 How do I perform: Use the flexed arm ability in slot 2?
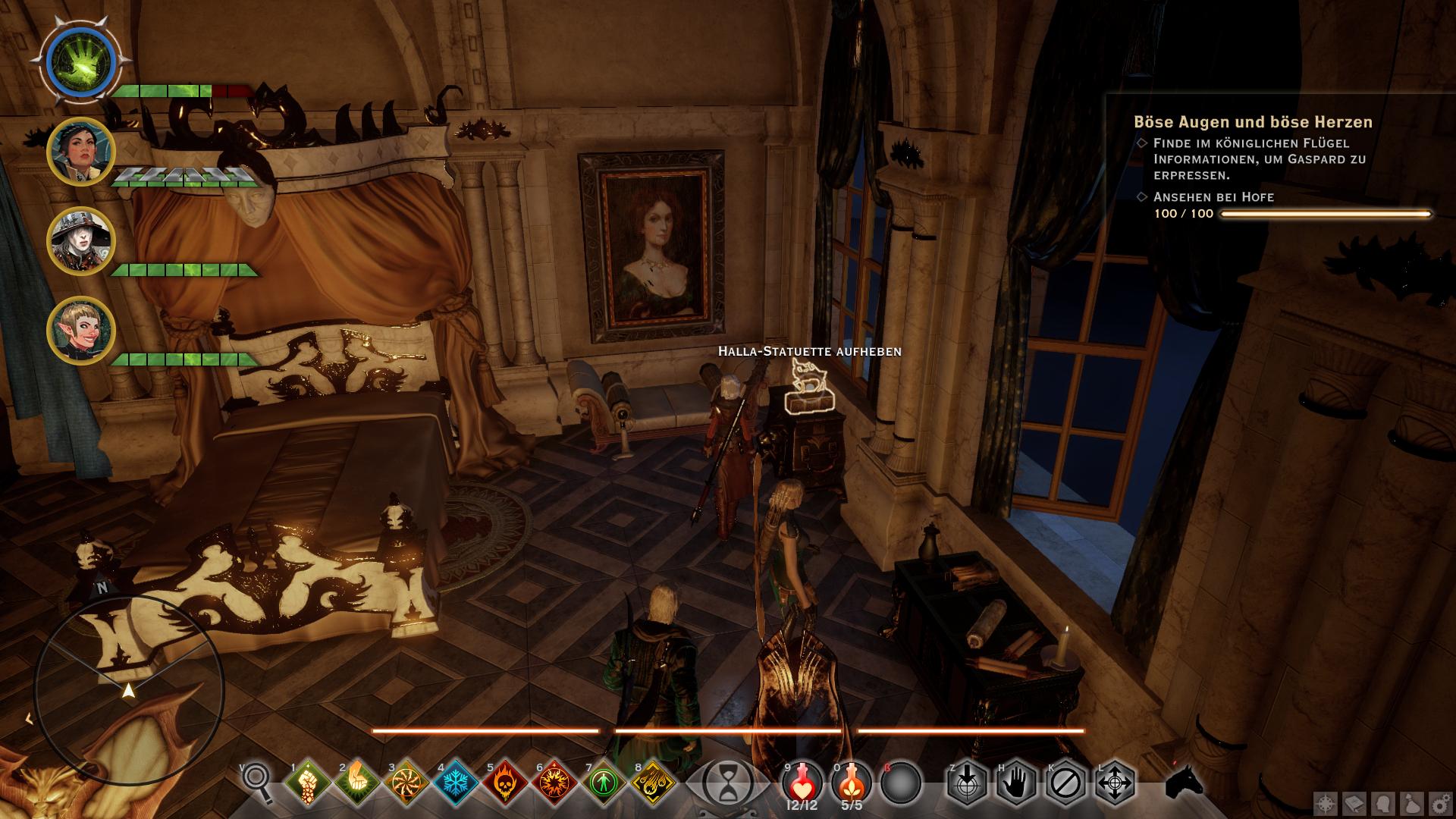357,783
